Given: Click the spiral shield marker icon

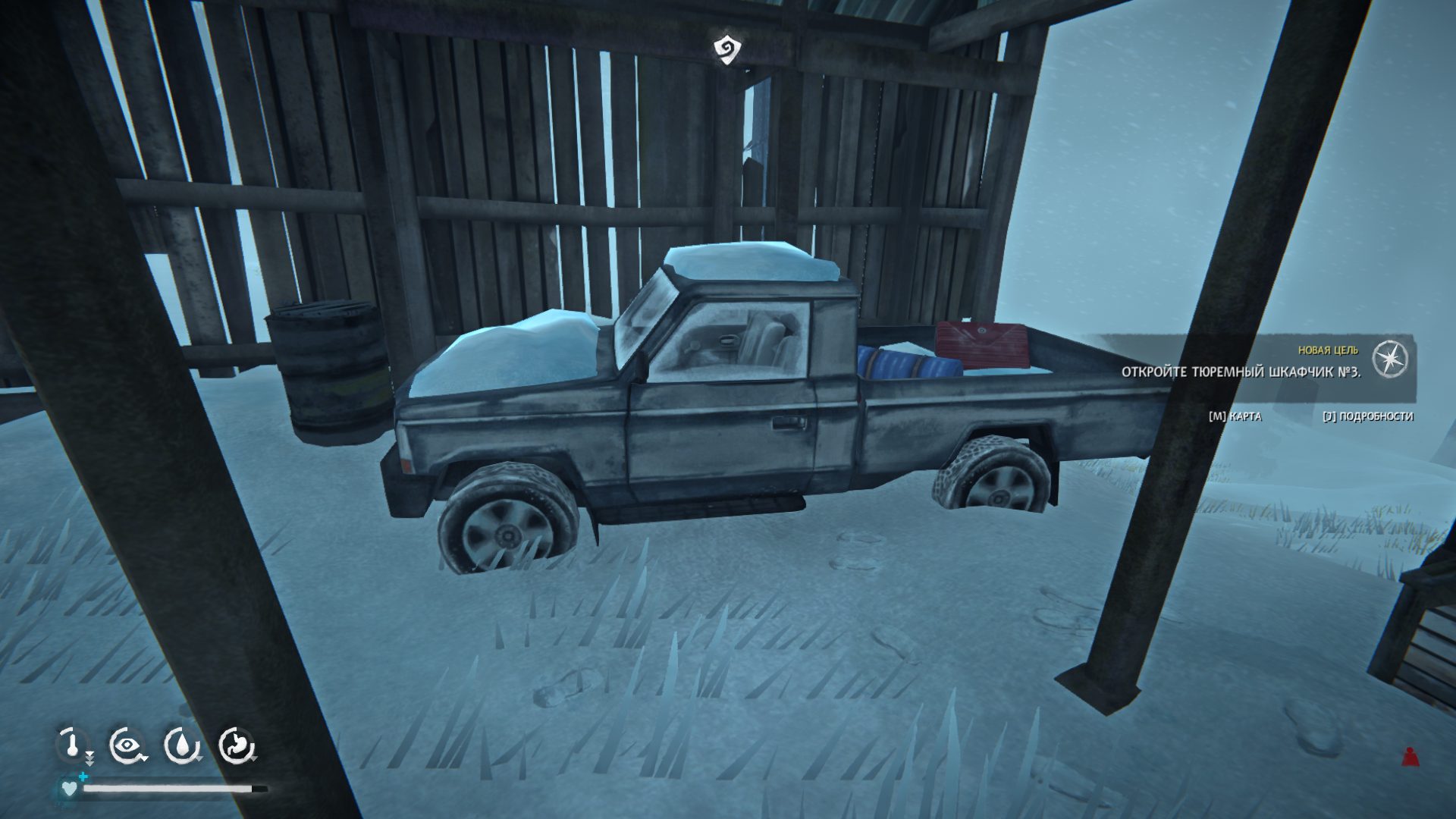Looking at the screenshot, I should (726, 49).
